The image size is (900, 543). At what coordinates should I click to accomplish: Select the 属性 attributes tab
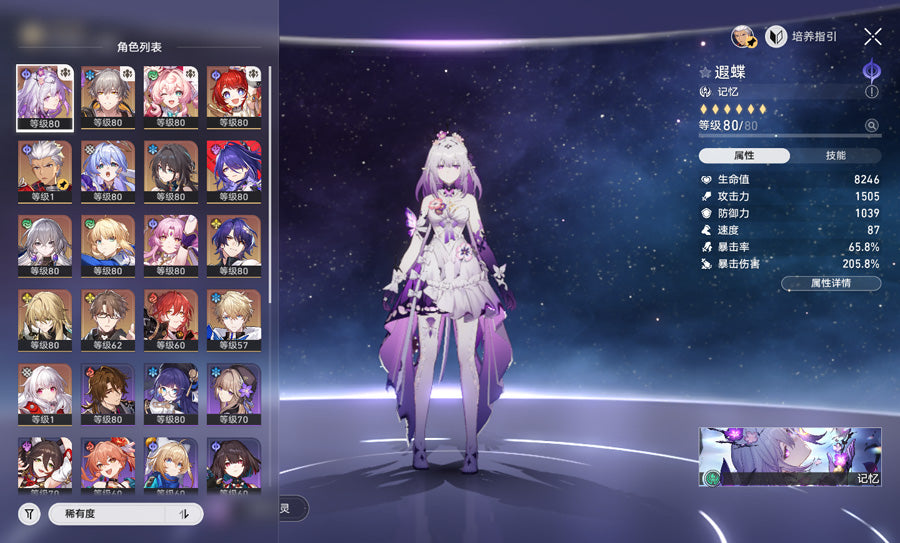[x=744, y=156]
